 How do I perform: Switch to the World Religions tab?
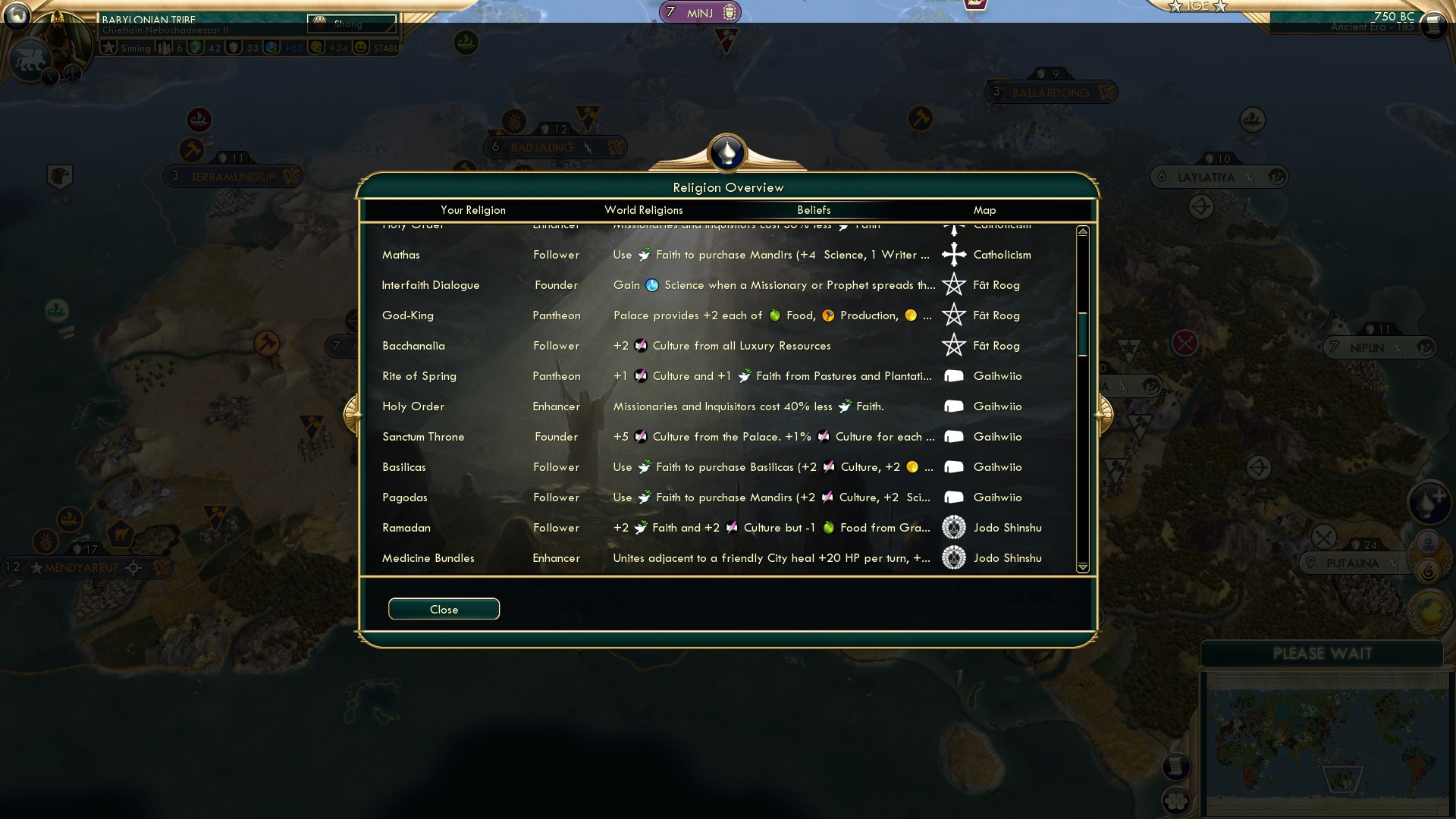click(643, 210)
